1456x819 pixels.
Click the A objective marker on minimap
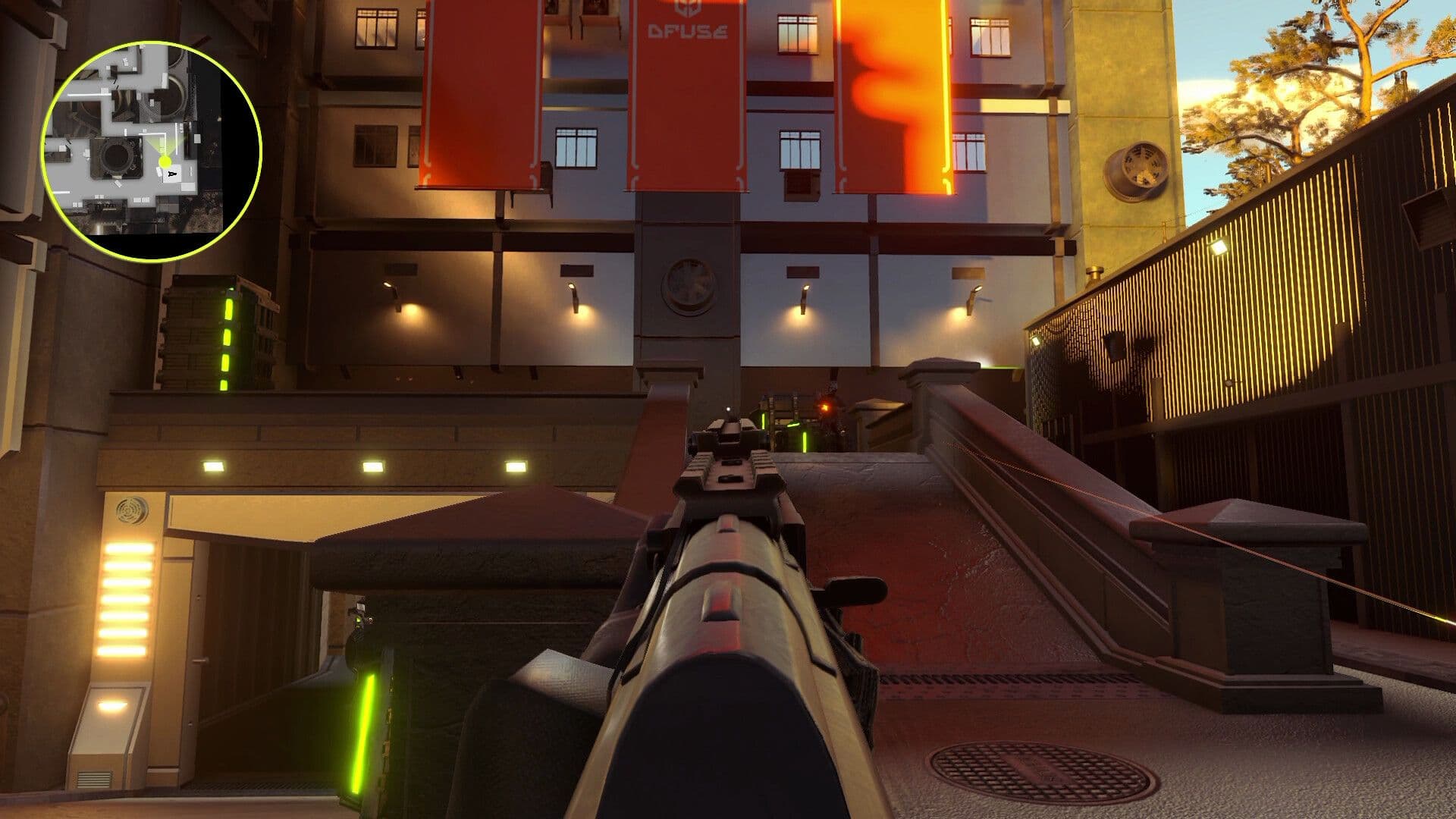click(173, 173)
